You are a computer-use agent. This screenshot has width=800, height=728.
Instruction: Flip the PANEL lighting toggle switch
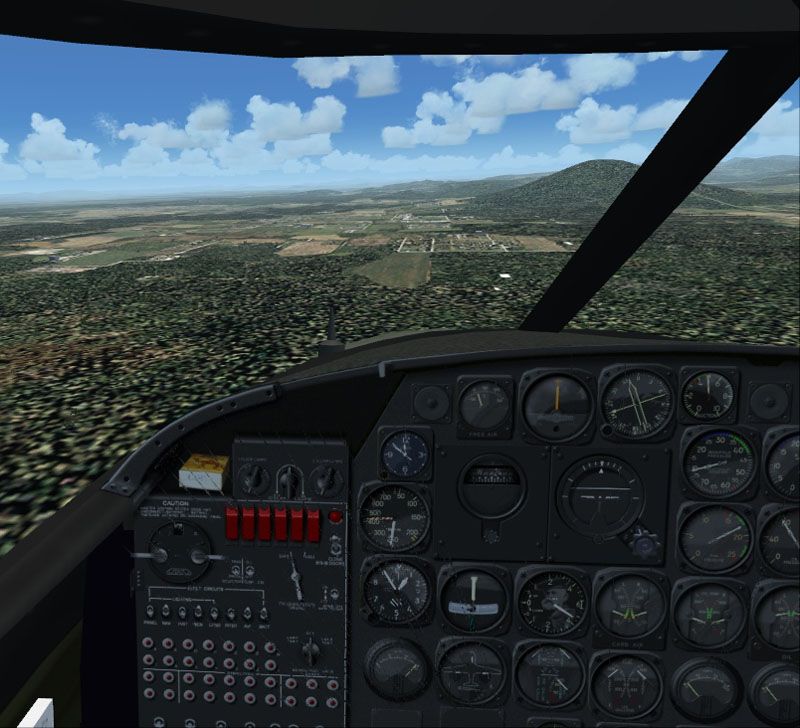[x=150, y=610]
